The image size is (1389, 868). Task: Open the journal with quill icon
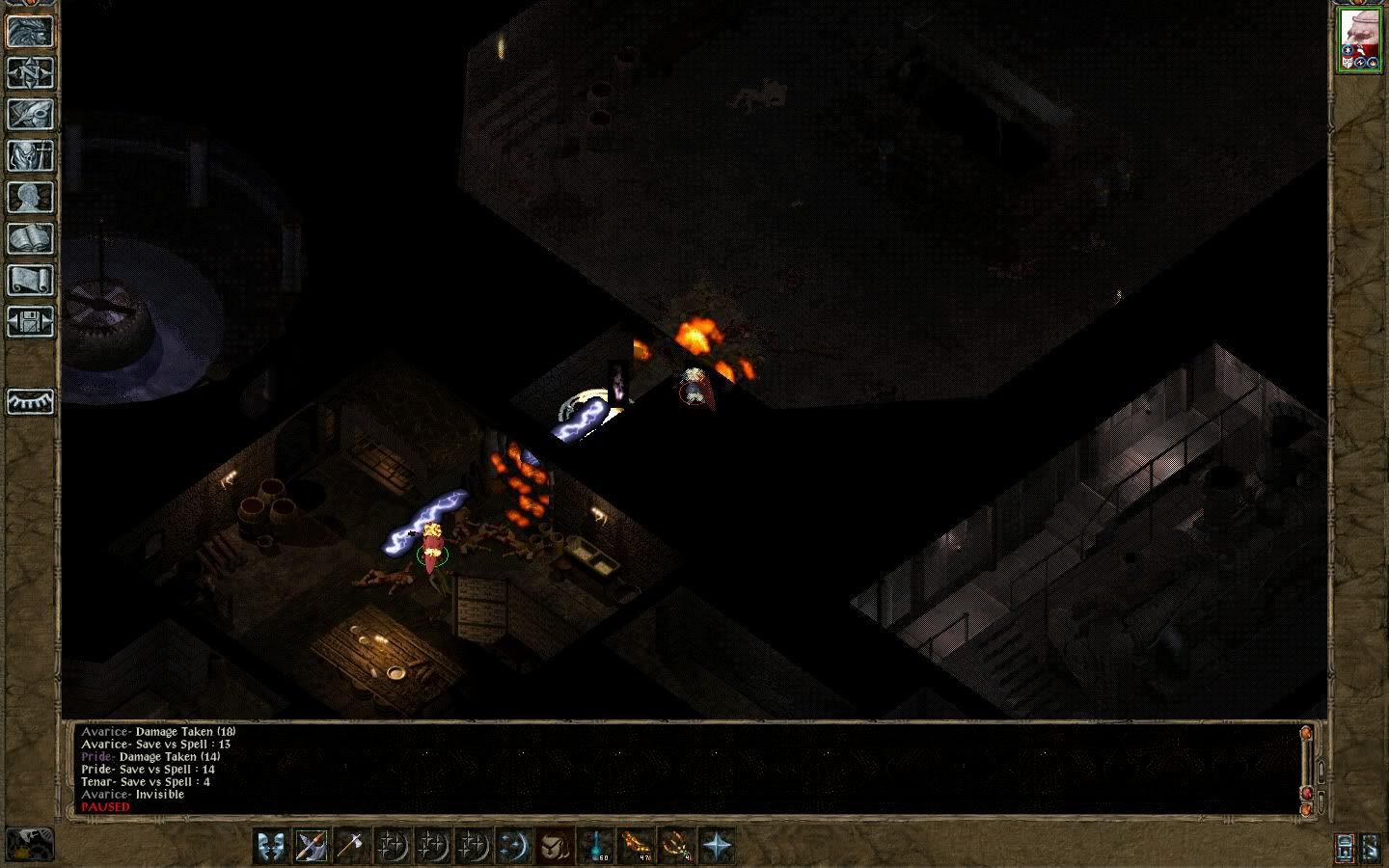(30, 114)
